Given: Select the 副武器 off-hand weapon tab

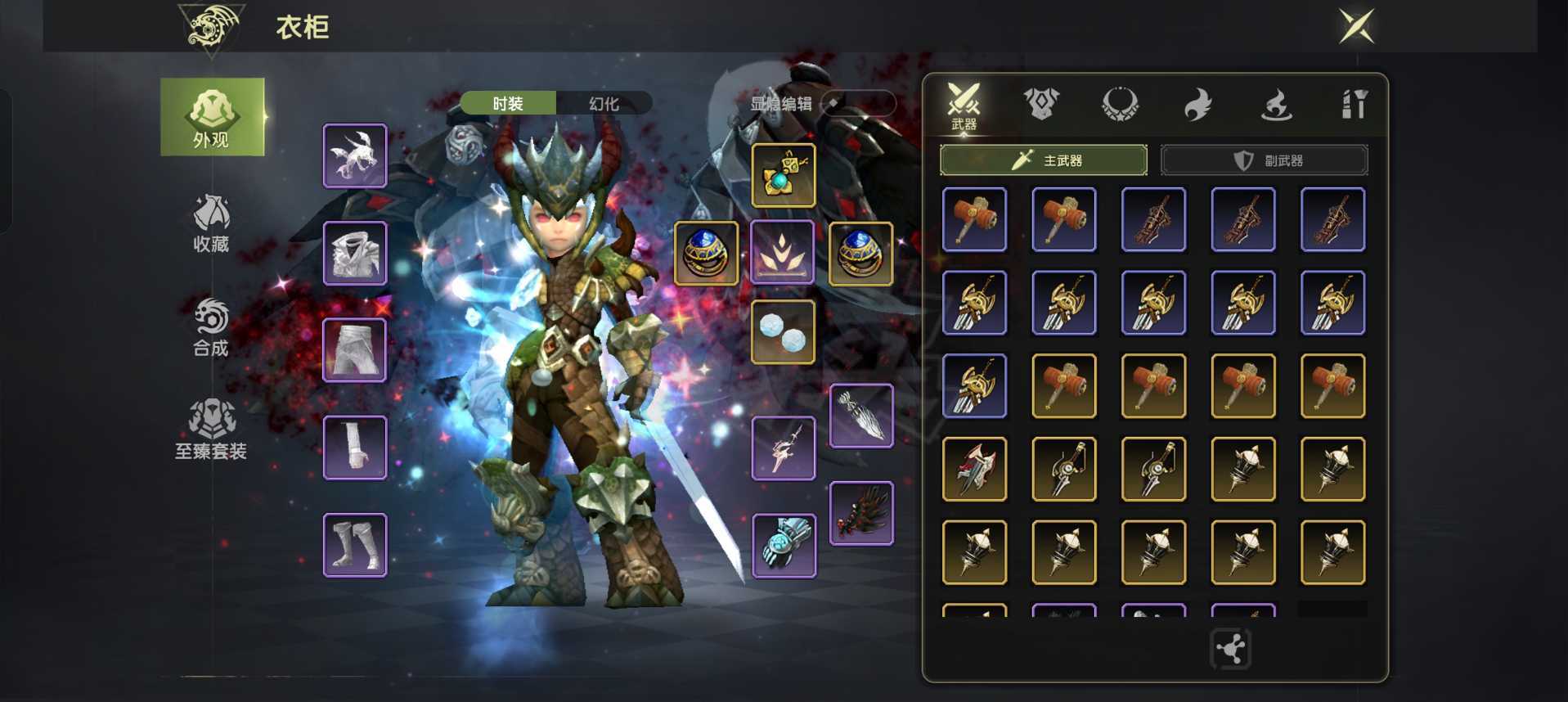Looking at the screenshot, I should [1265, 160].
